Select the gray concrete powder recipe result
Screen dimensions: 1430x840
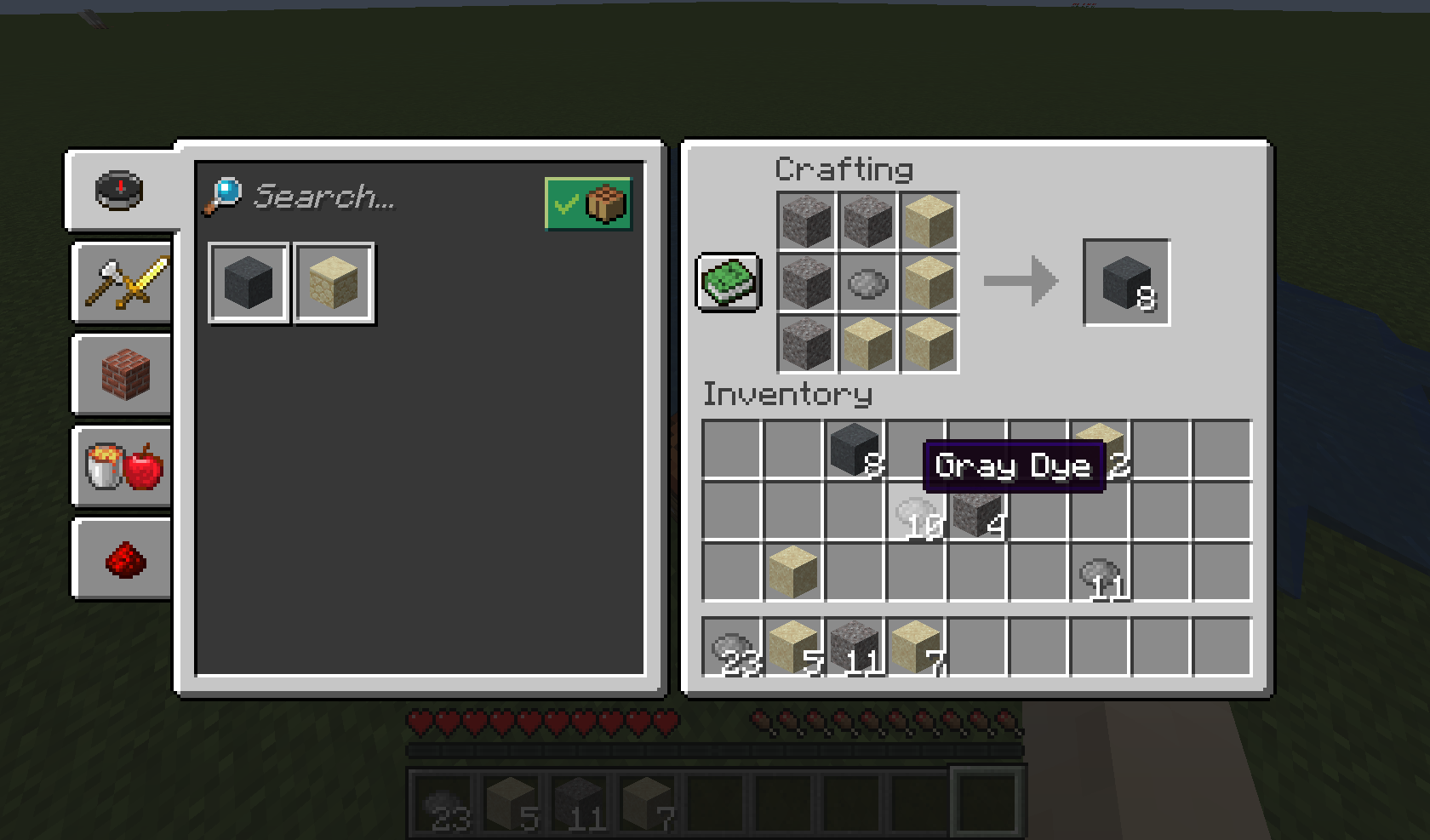[248, 282]
